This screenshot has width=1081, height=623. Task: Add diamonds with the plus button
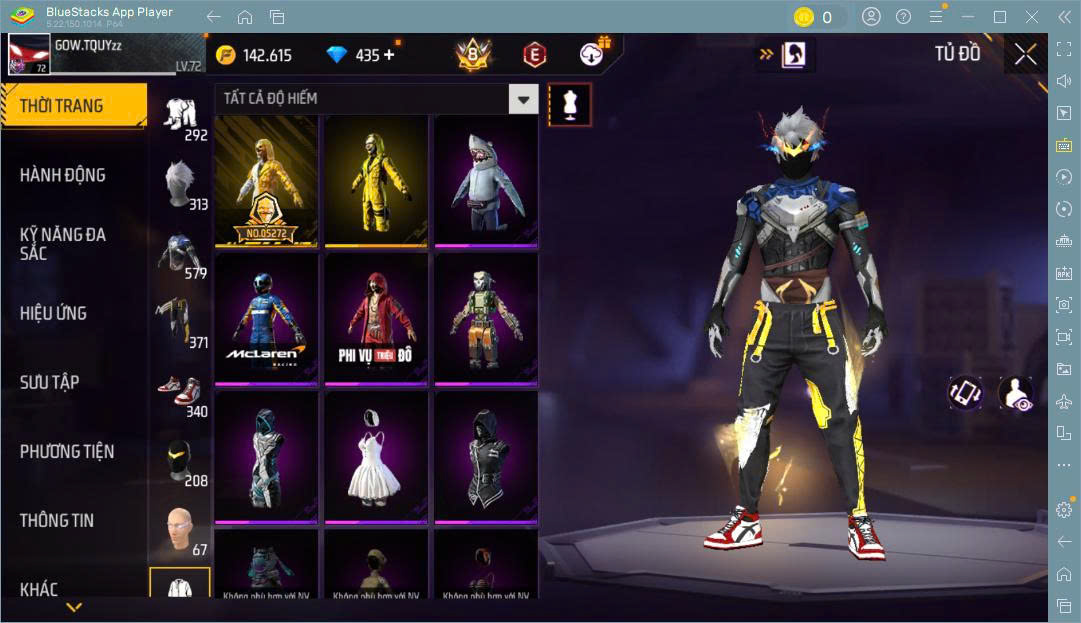point(389,55)
